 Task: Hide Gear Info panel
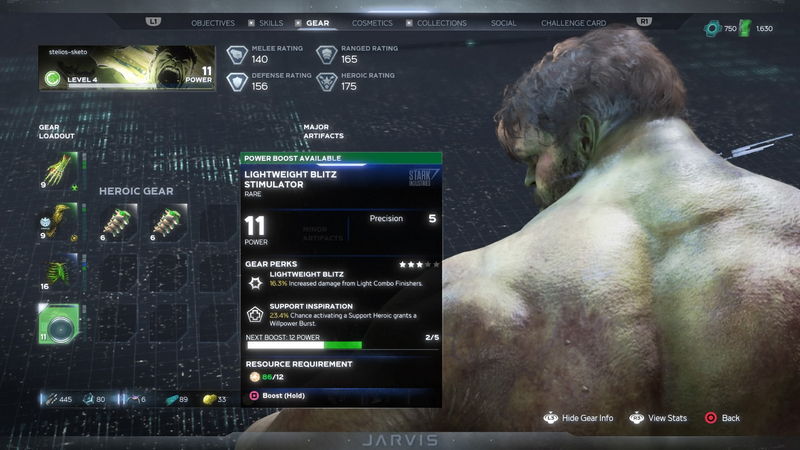[579, 418]
